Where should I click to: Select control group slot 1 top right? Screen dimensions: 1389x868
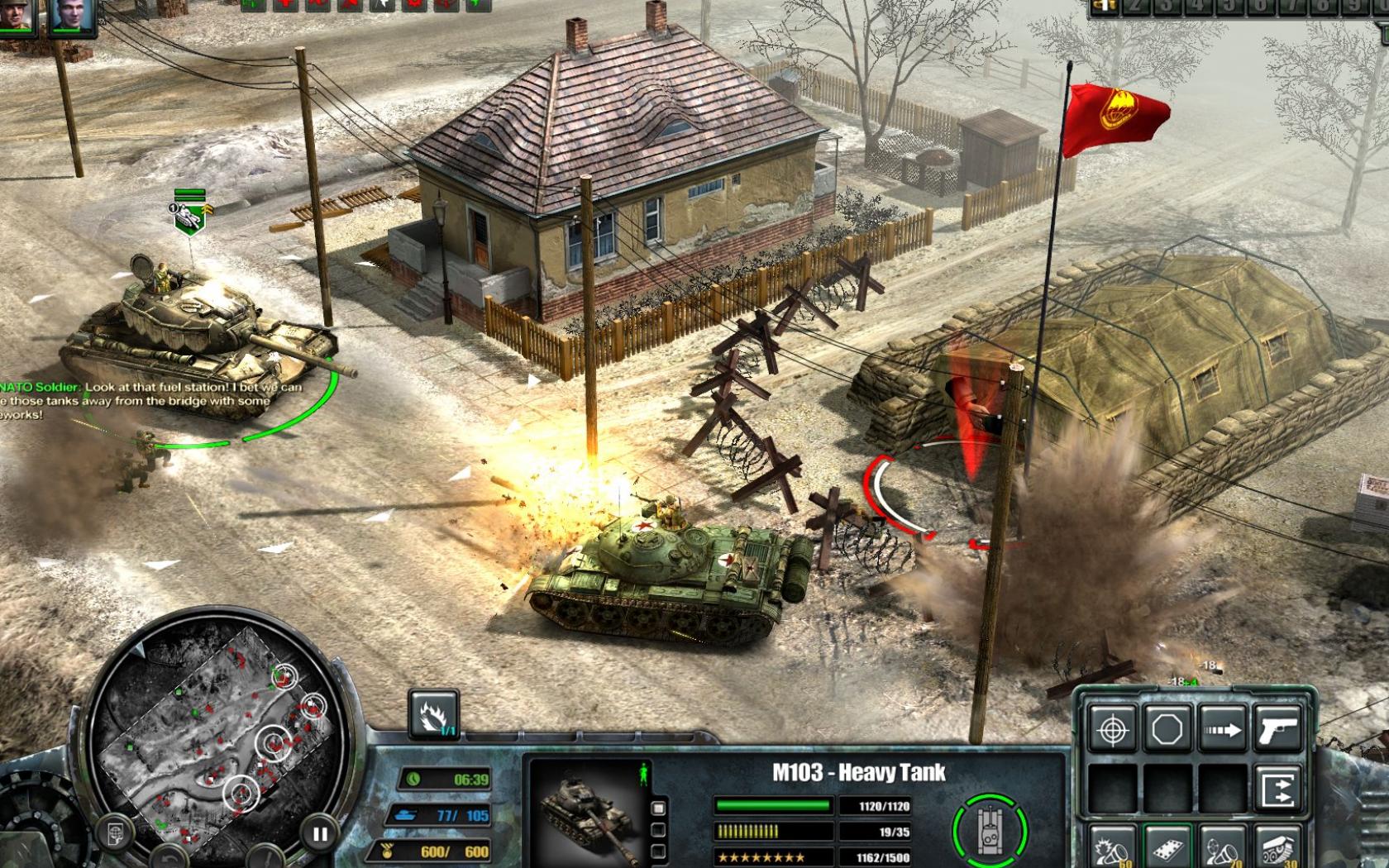pyautogui.click(x=1104, y=8)
